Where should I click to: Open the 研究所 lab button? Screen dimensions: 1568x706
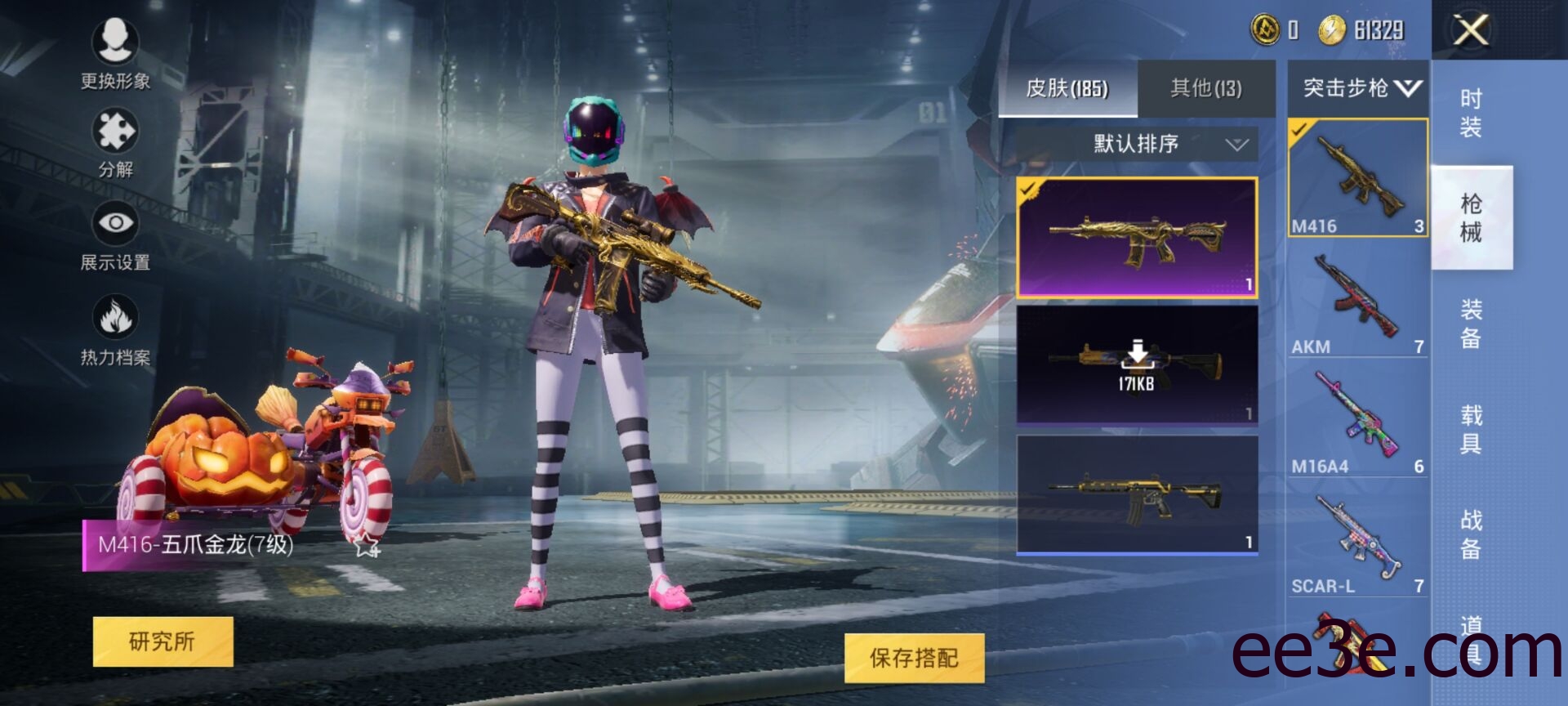[163, 641]
